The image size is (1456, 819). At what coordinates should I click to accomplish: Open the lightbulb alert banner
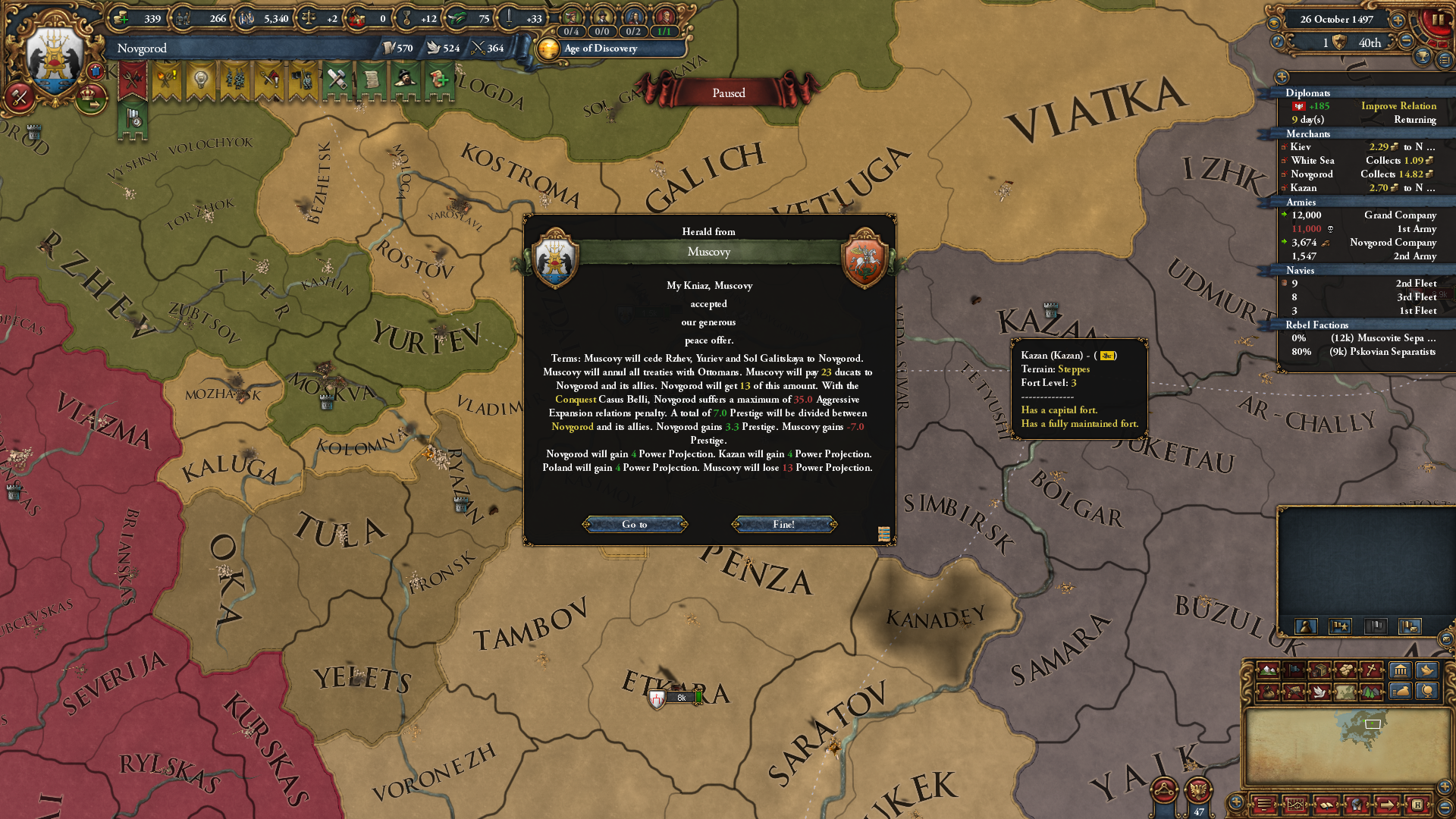coord(200,80)
